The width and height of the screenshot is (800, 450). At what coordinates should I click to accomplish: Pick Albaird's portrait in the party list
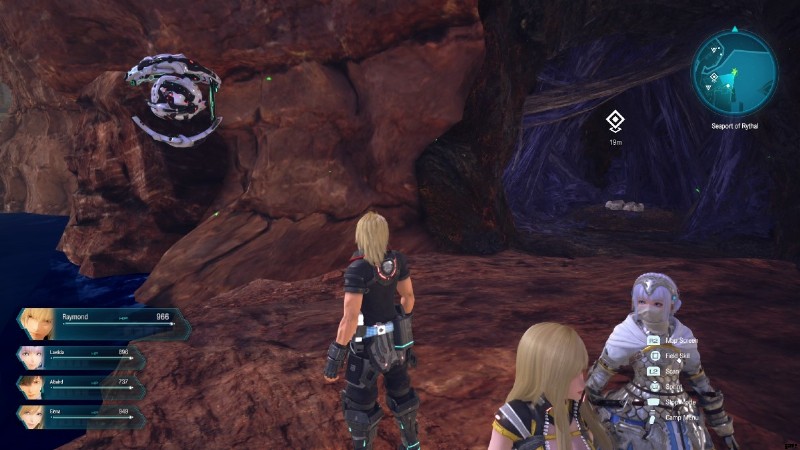point(31,387)
